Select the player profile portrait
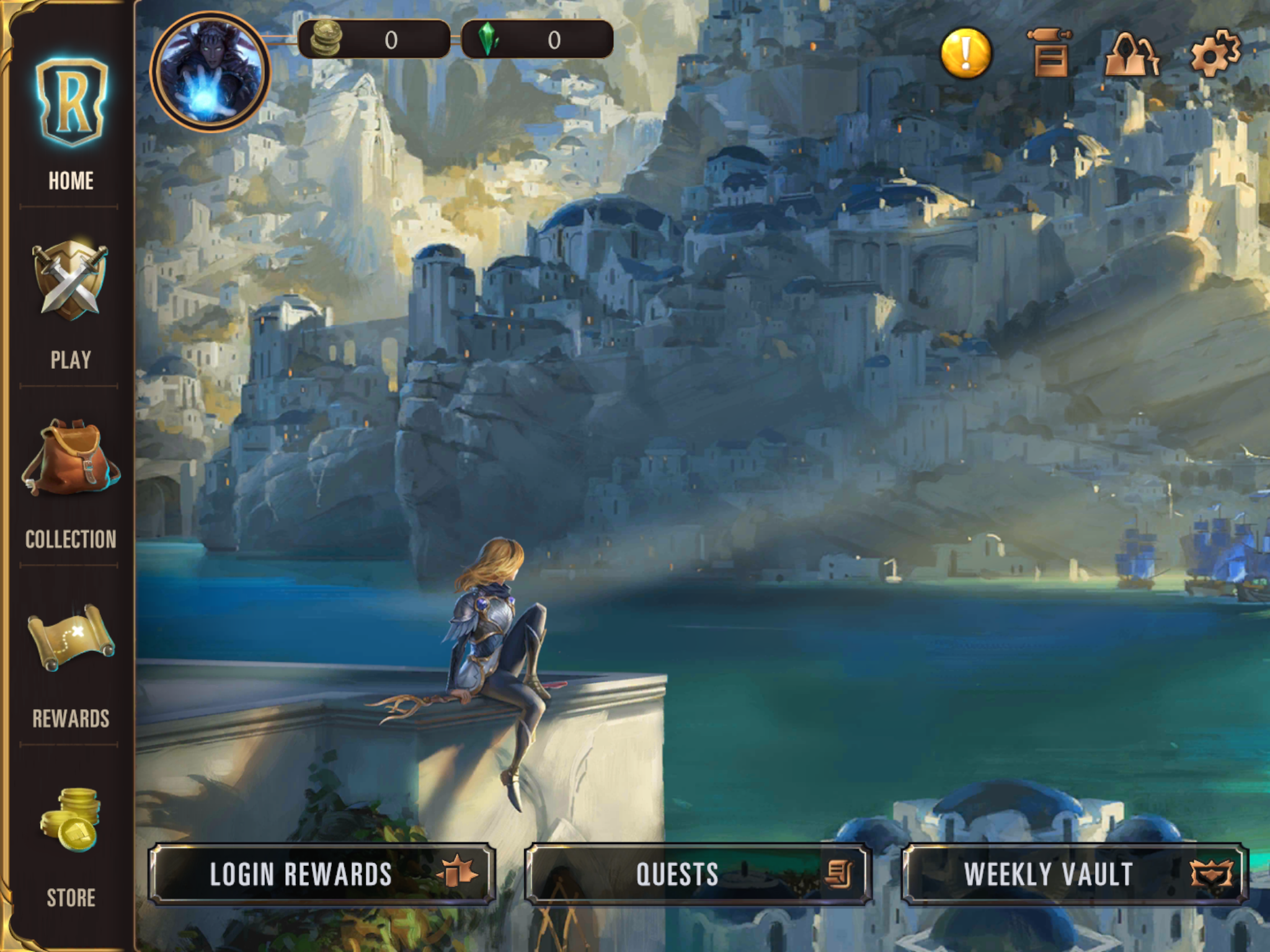 [210, 72]
